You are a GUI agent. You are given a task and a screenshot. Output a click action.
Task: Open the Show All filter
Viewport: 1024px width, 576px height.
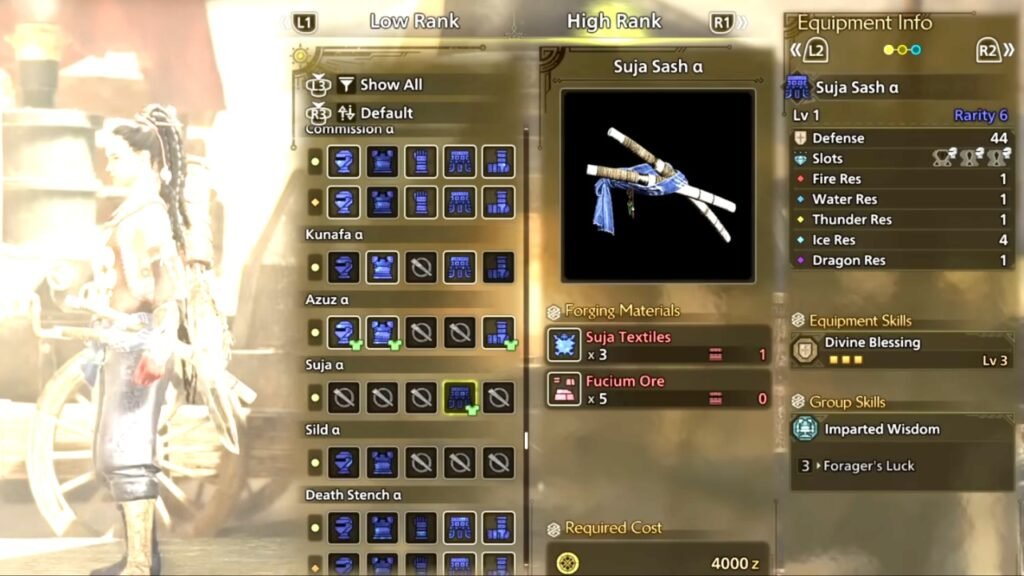tap(390, 85)
